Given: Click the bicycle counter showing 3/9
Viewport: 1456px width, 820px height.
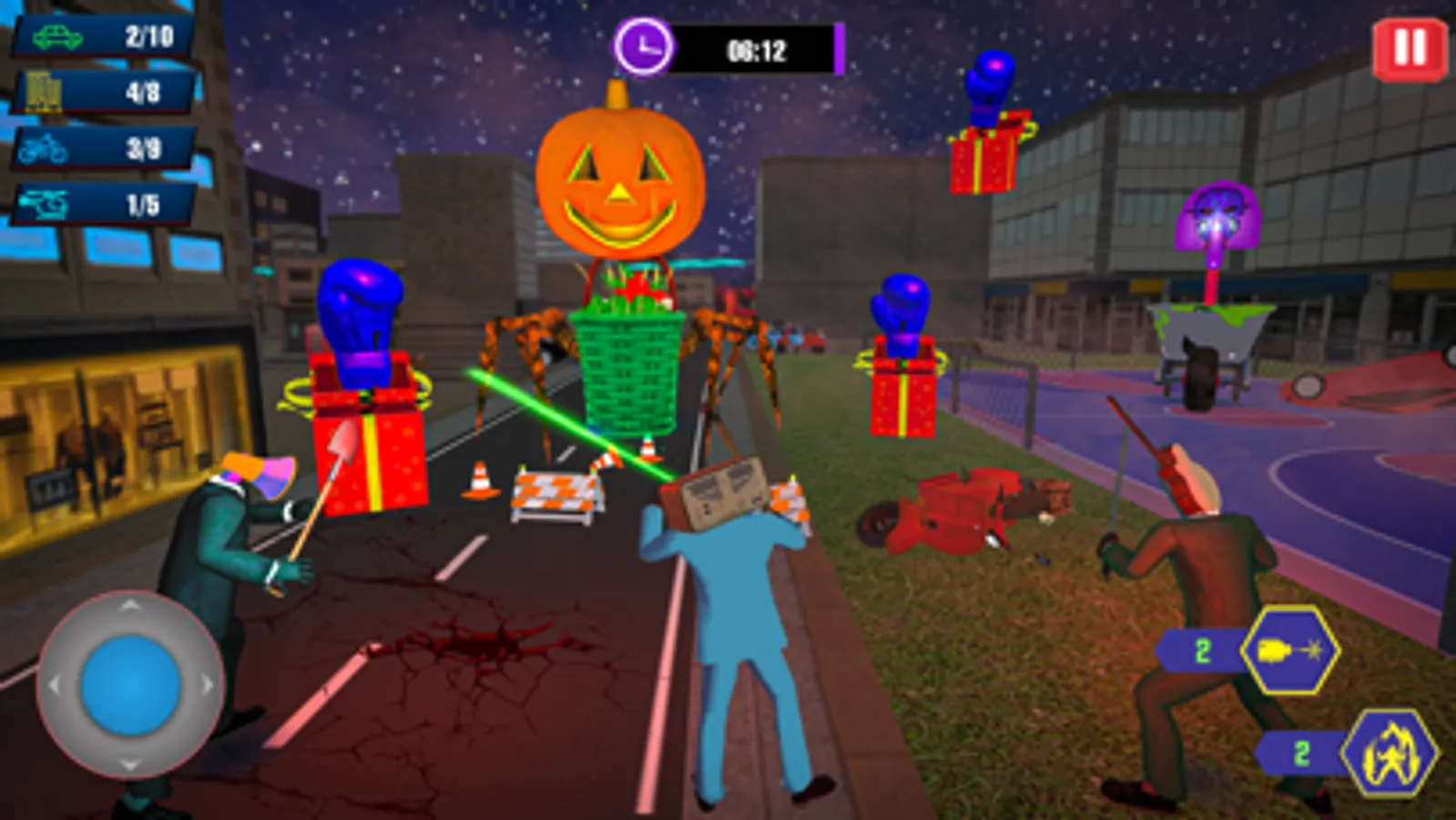Looking at the screenshot, I should click(x=100, y=146).
